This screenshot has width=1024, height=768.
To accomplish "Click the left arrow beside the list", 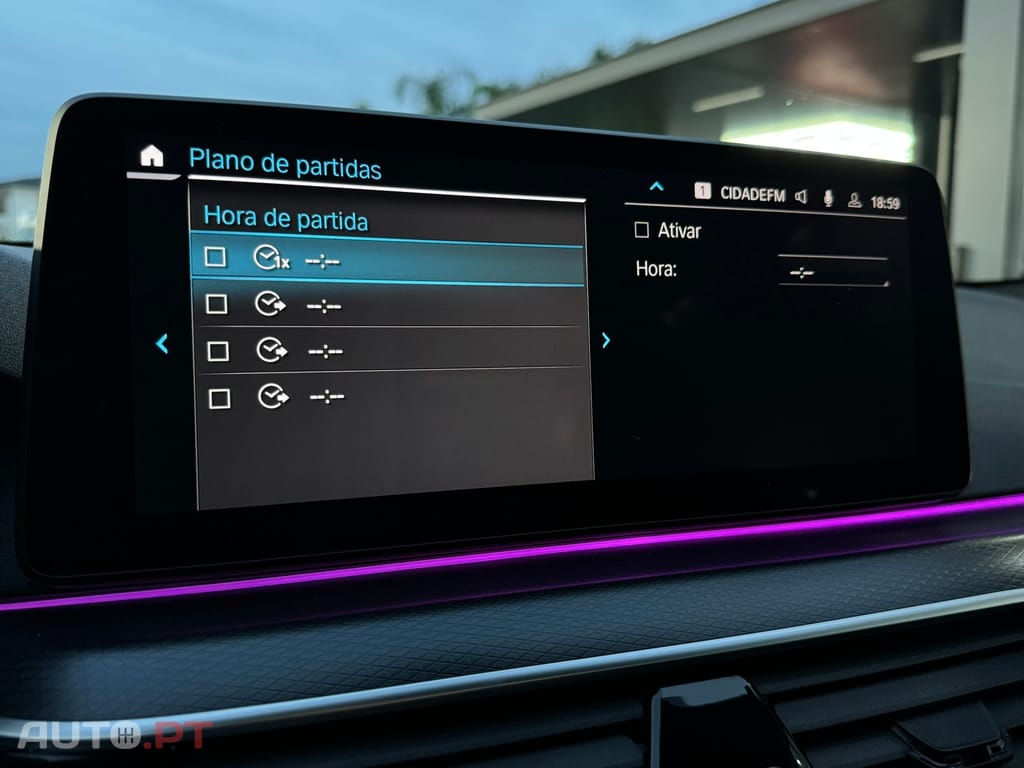I will point(162,344).
